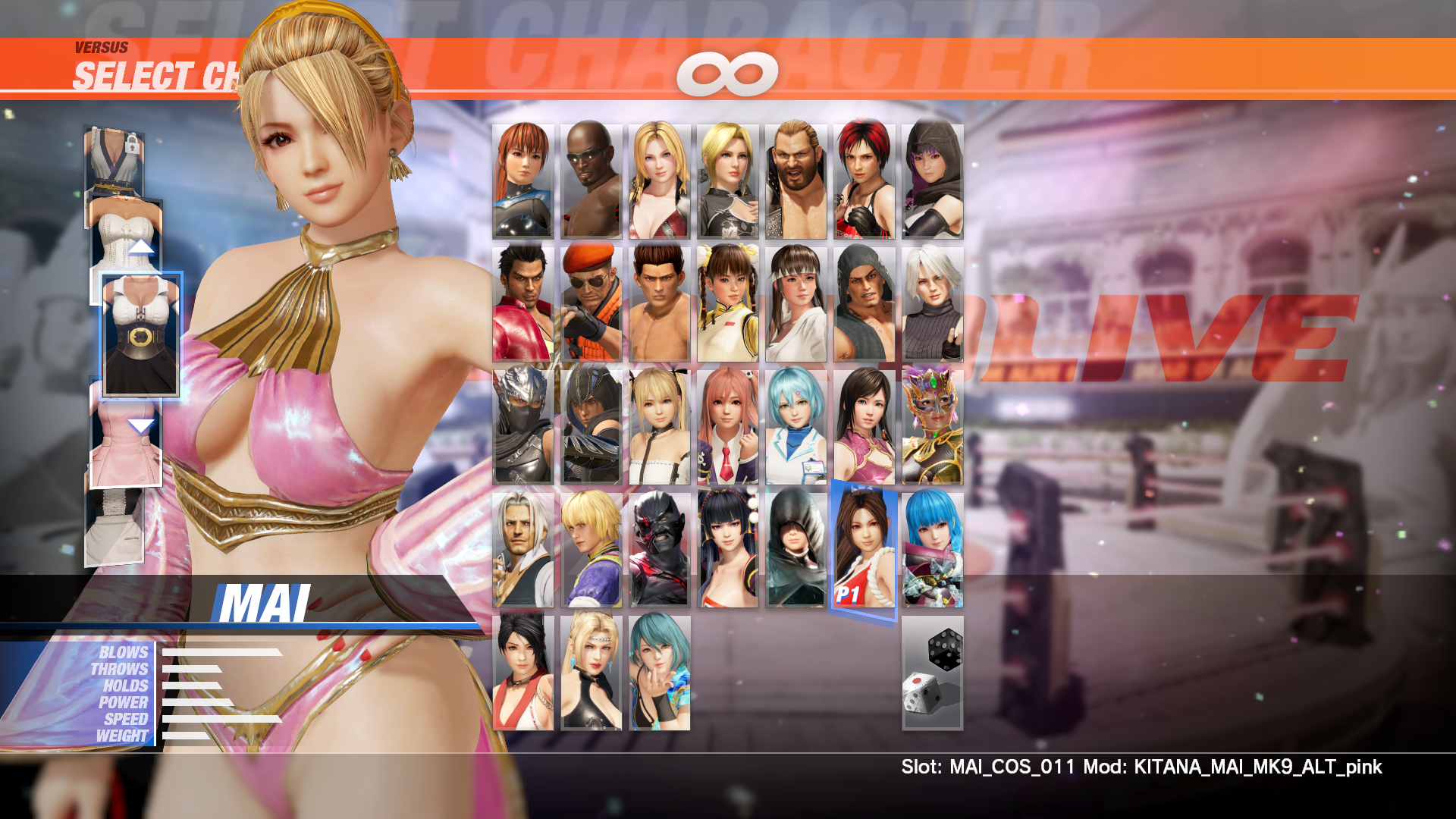
Task: Select the random character dice tile
Action: click(933, 673)
